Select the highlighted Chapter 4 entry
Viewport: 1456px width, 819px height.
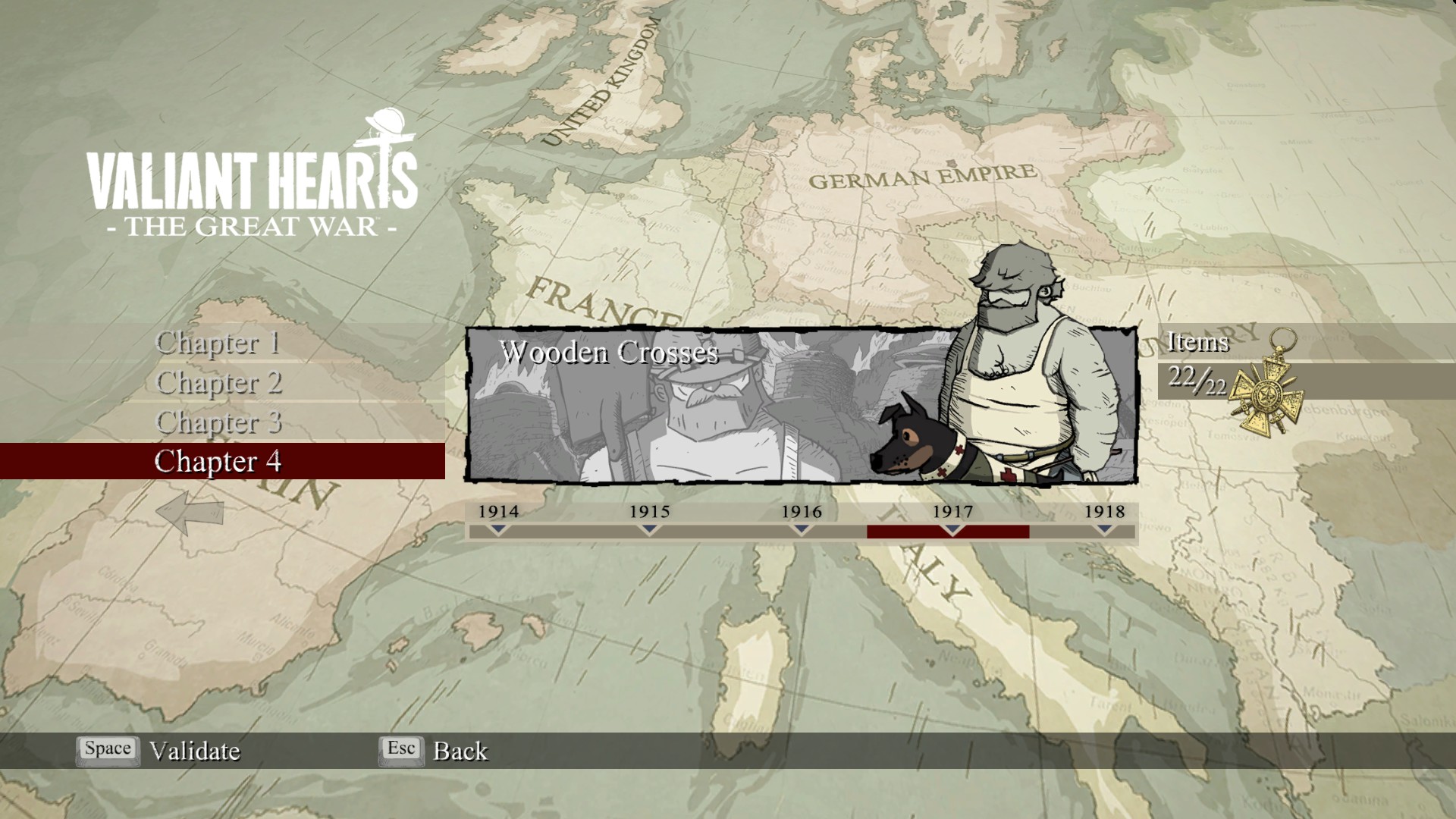(218, 461)
